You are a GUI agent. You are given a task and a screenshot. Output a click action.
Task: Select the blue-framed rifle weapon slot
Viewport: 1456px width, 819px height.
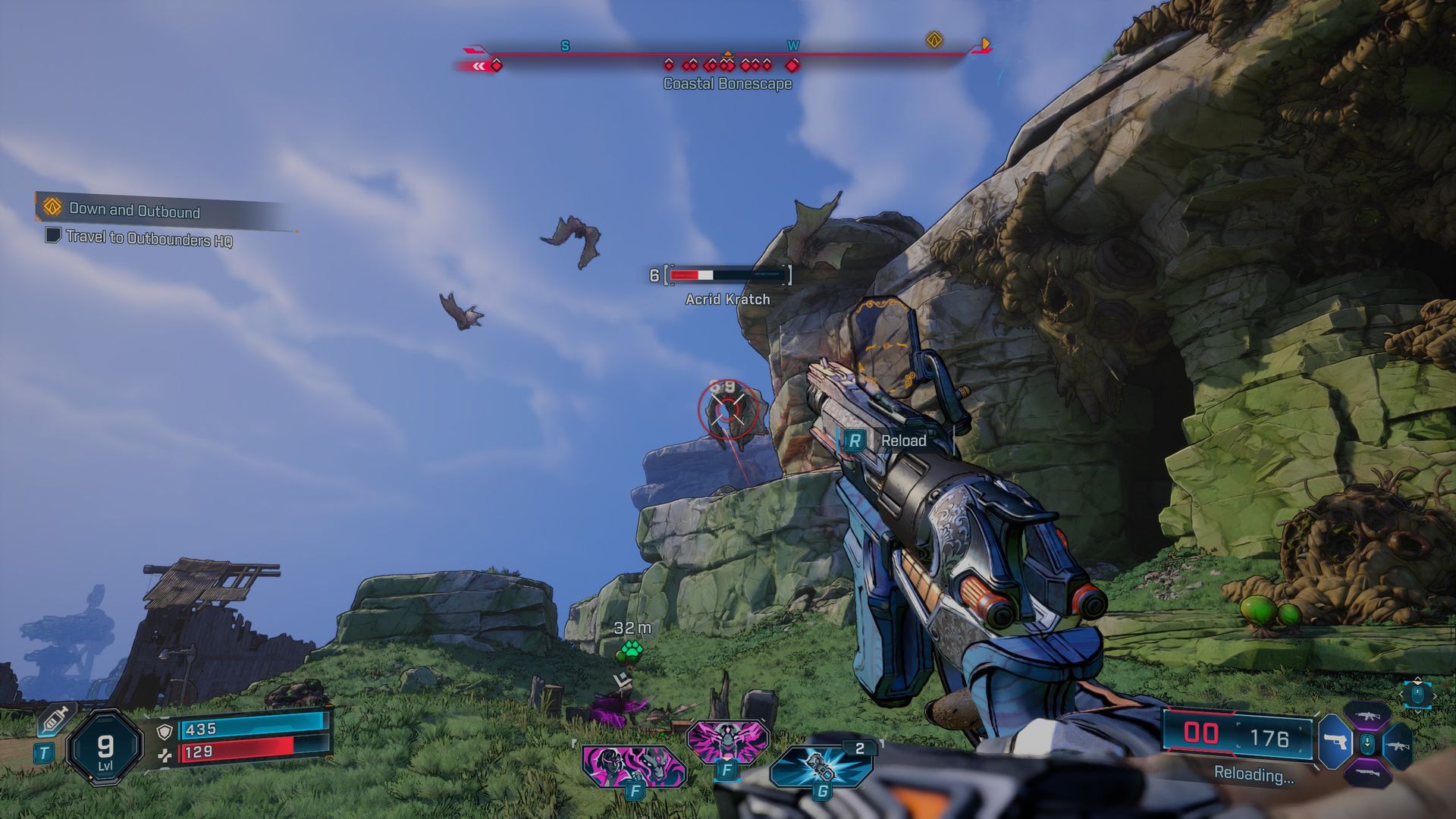1398,745
